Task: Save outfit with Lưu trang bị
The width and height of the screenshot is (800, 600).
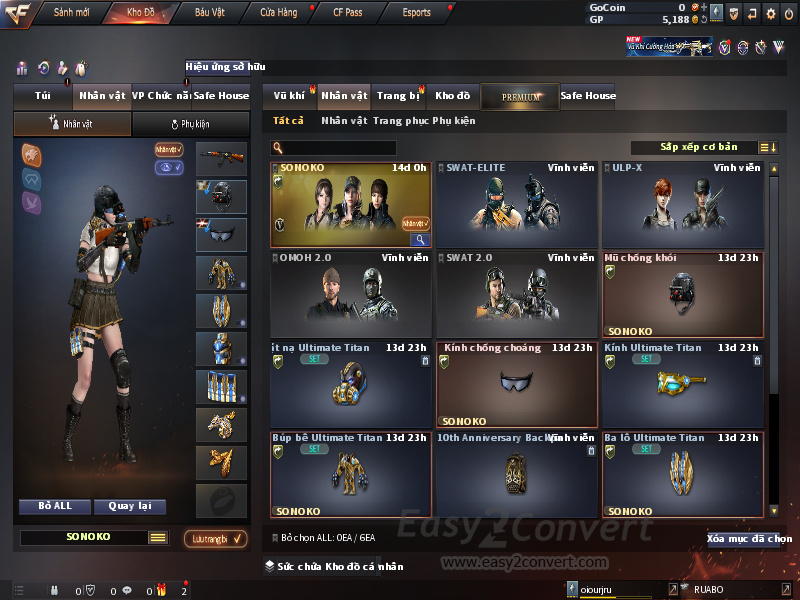Action: tap(216, 539)
